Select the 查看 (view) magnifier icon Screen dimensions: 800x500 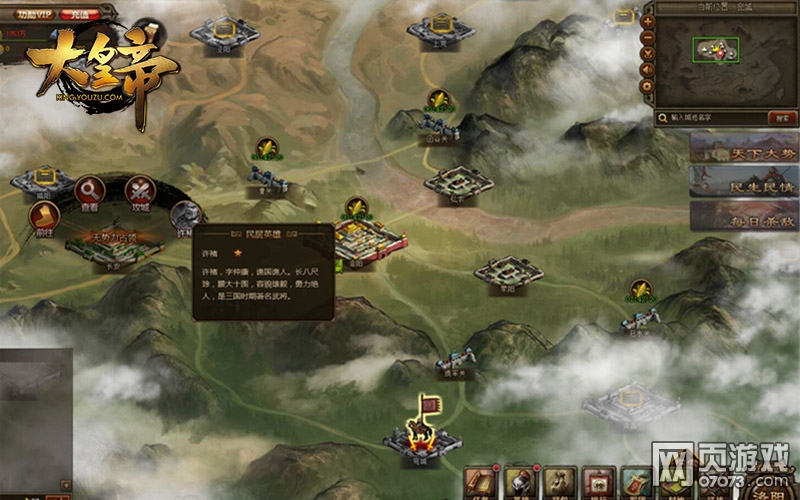point(90,189)
